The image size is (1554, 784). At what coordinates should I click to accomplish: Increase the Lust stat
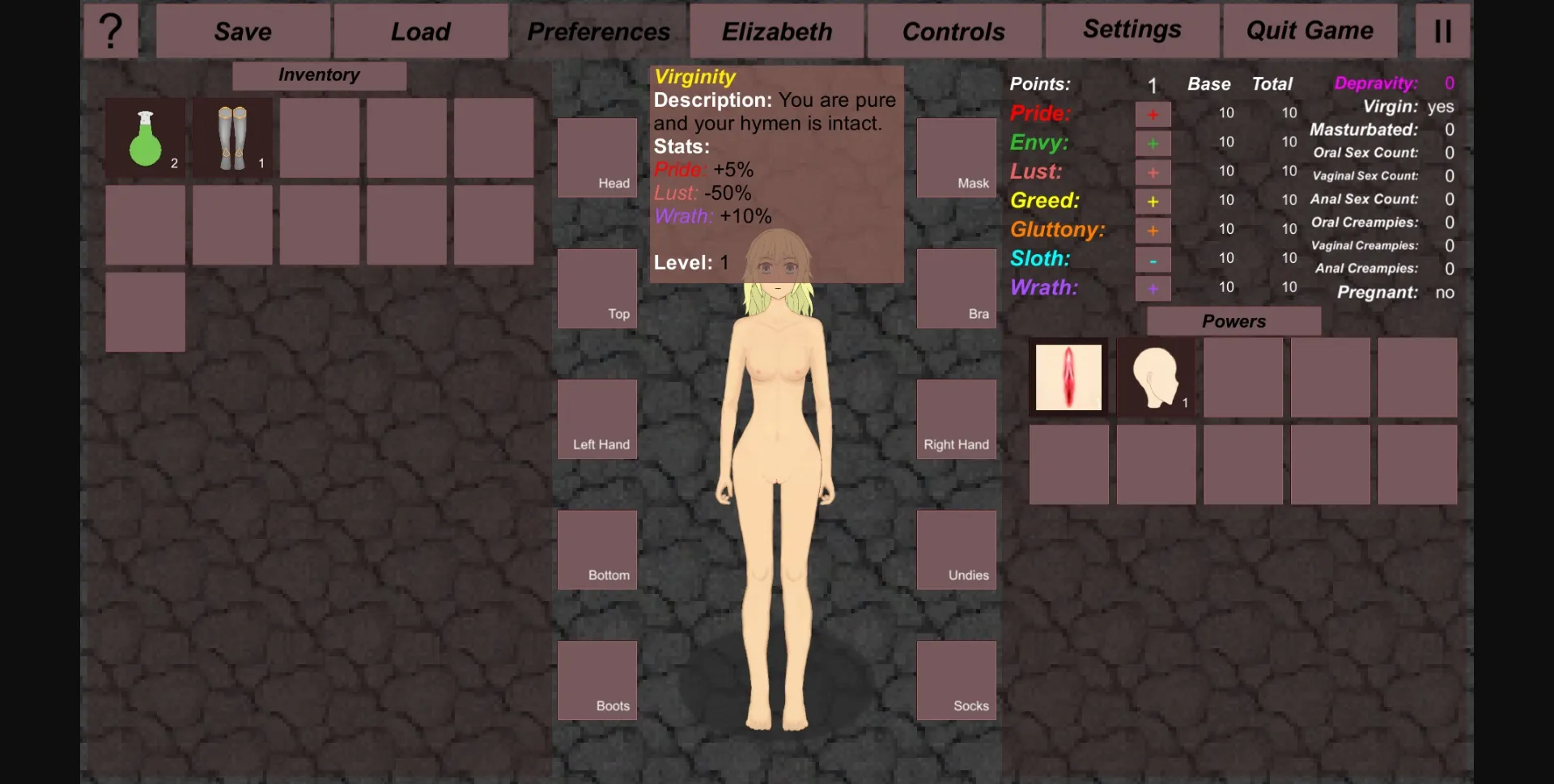(x=1153, y=172)
